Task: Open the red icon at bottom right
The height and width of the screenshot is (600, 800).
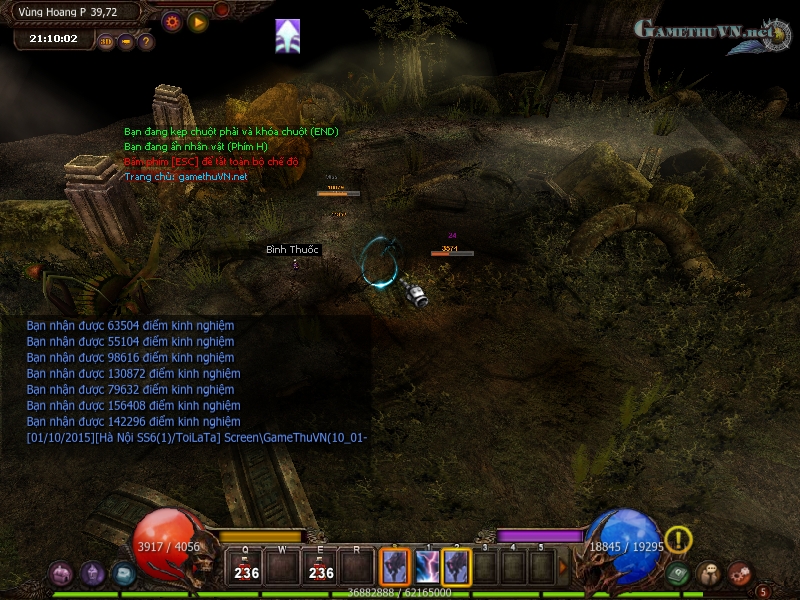Action: pos(740,574)
